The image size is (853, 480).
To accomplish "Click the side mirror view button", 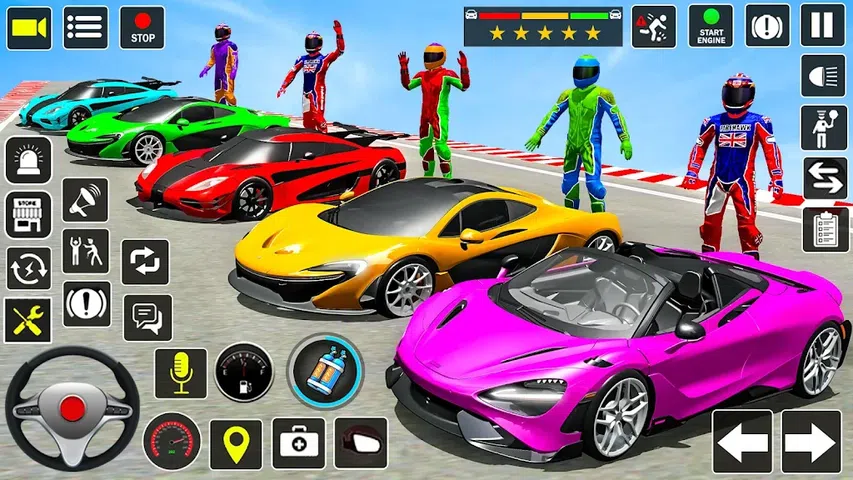I will 360,443.
